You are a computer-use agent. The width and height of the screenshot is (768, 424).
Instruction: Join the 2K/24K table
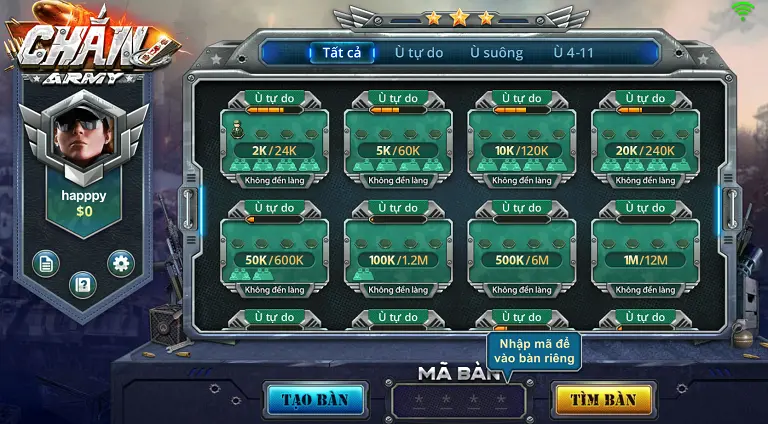274,145
